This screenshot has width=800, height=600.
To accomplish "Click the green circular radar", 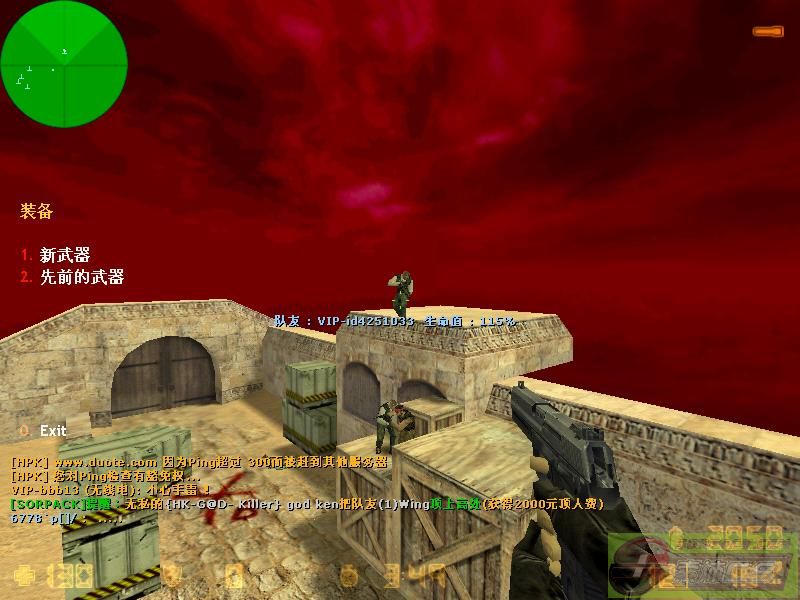I will [64, 64].
